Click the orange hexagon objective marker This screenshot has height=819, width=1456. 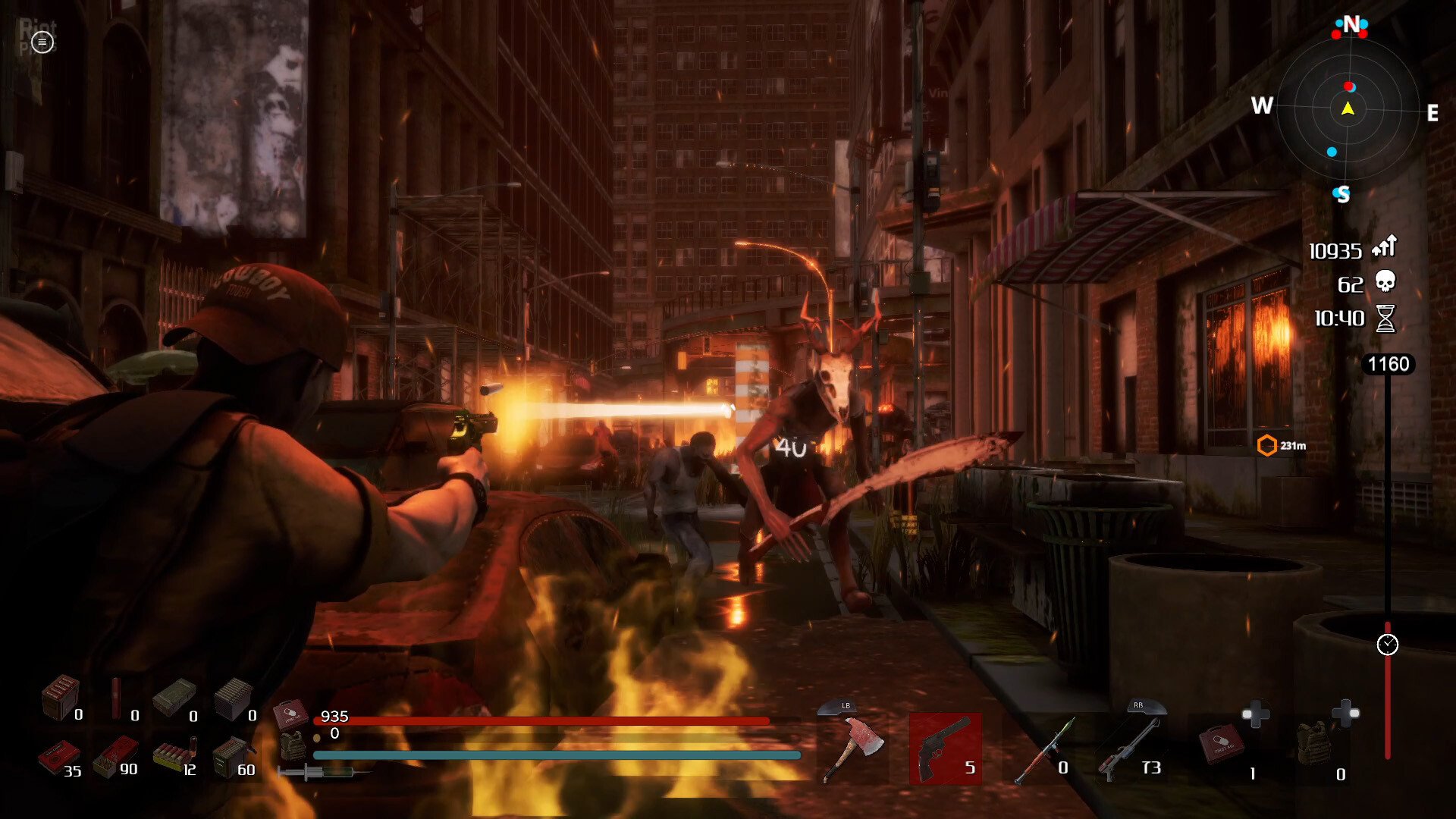tap(1266, 445)
